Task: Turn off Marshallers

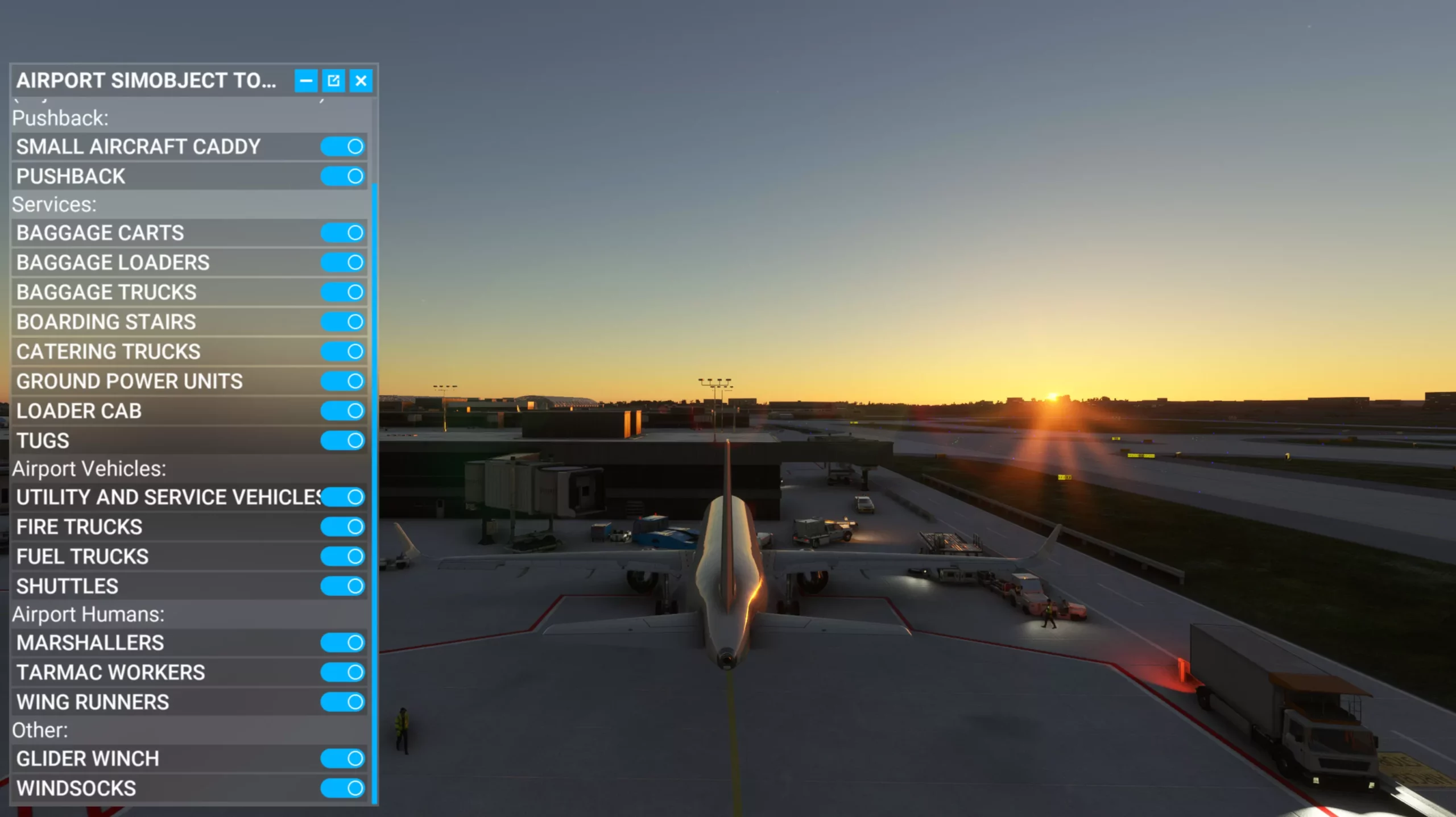Action: click(342, 642)
